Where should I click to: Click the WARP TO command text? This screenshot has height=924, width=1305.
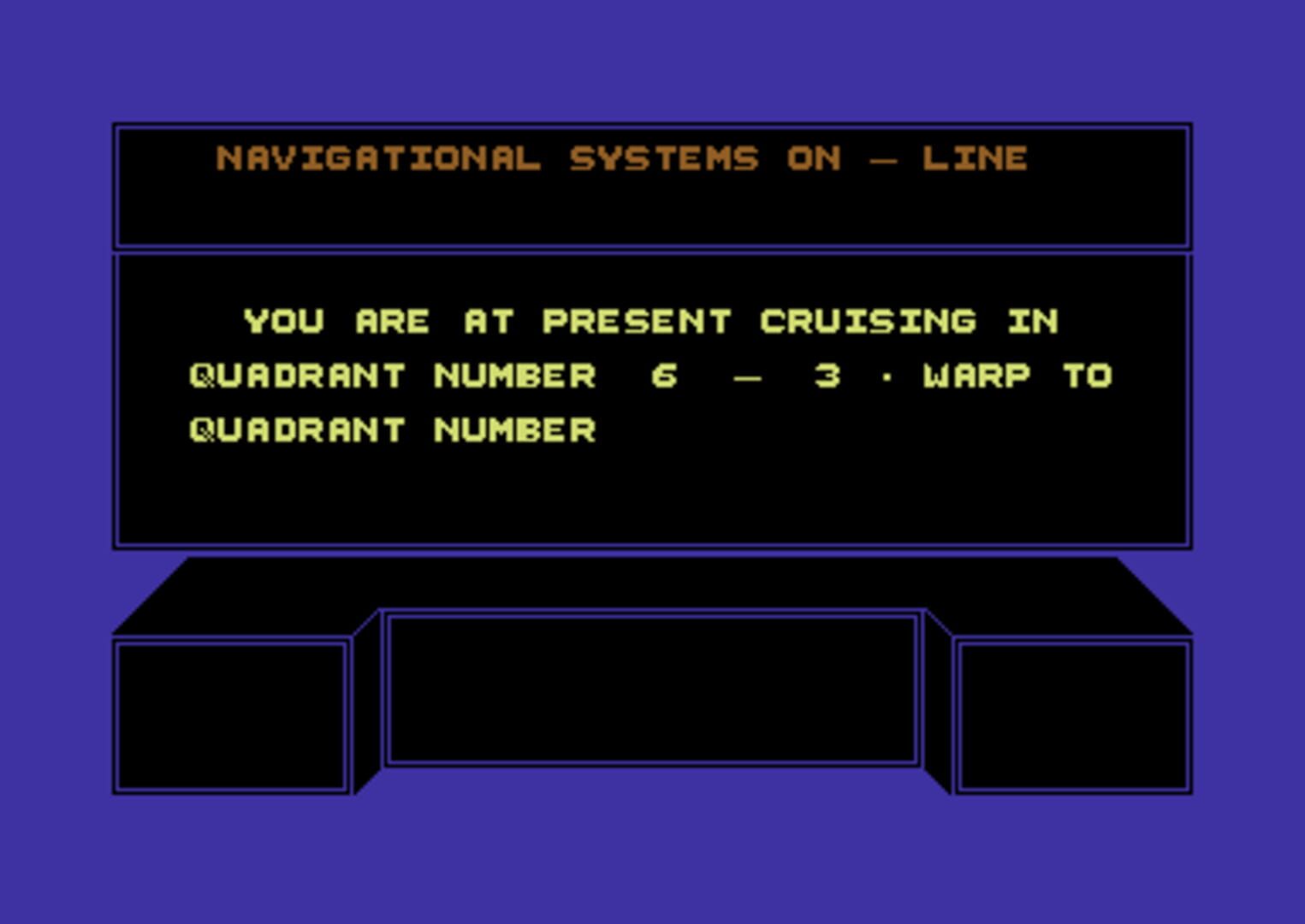pyautogui.click(x=1018, y=375)
